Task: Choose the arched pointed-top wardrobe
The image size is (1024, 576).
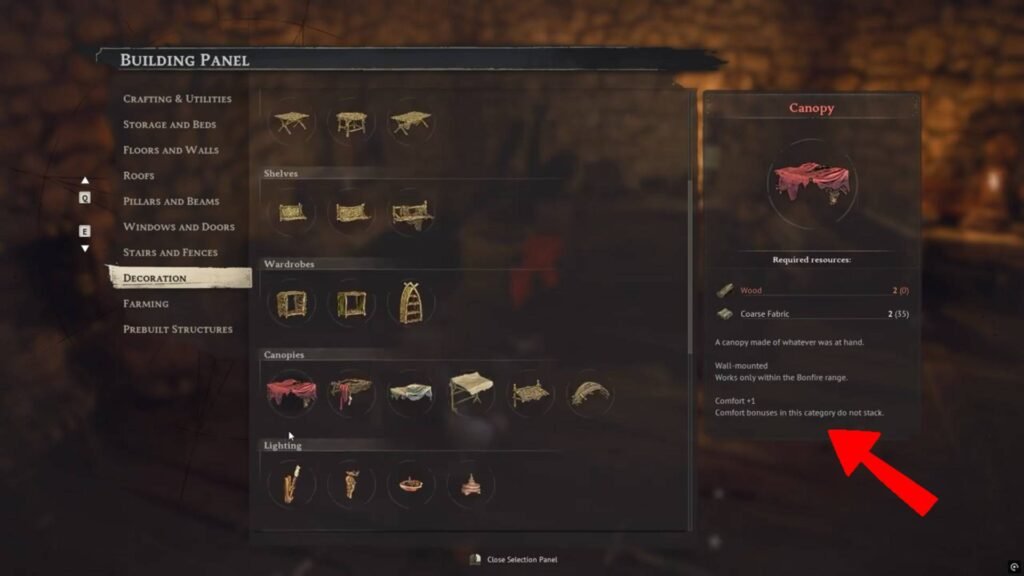Action: tap(411, 303)
